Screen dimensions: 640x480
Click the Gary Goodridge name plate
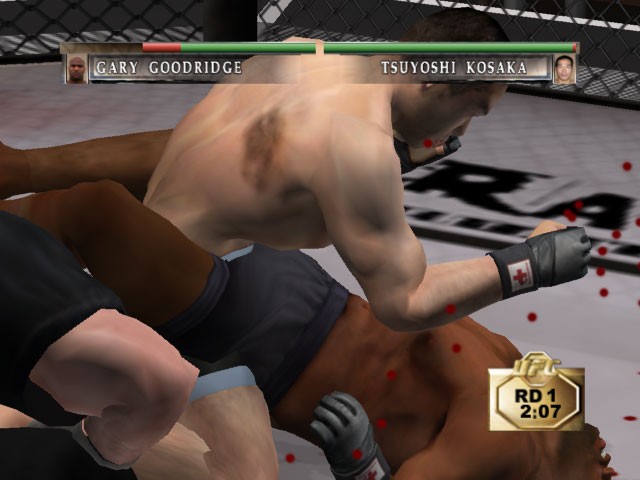(x=168, y=68)
